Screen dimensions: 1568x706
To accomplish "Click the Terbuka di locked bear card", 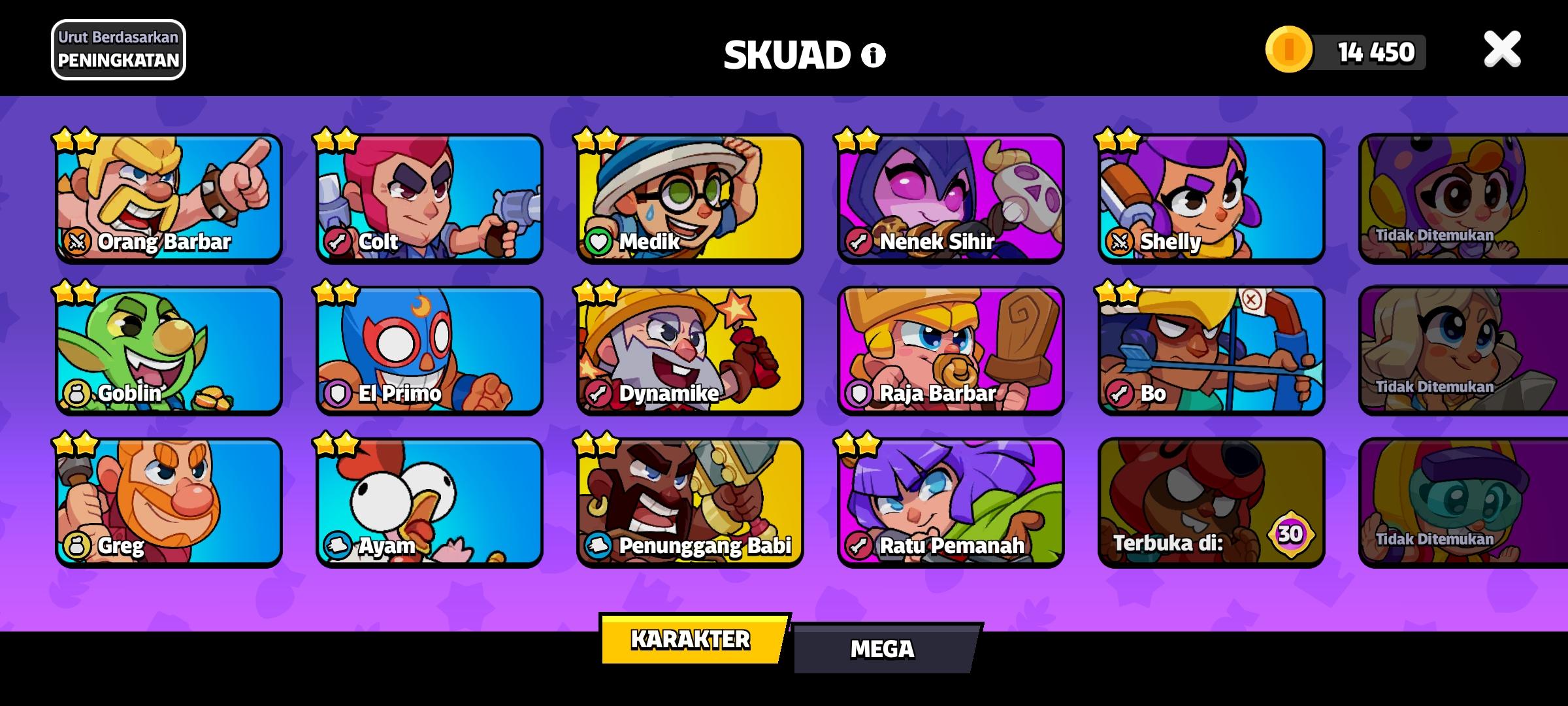I will [1211, 500].
